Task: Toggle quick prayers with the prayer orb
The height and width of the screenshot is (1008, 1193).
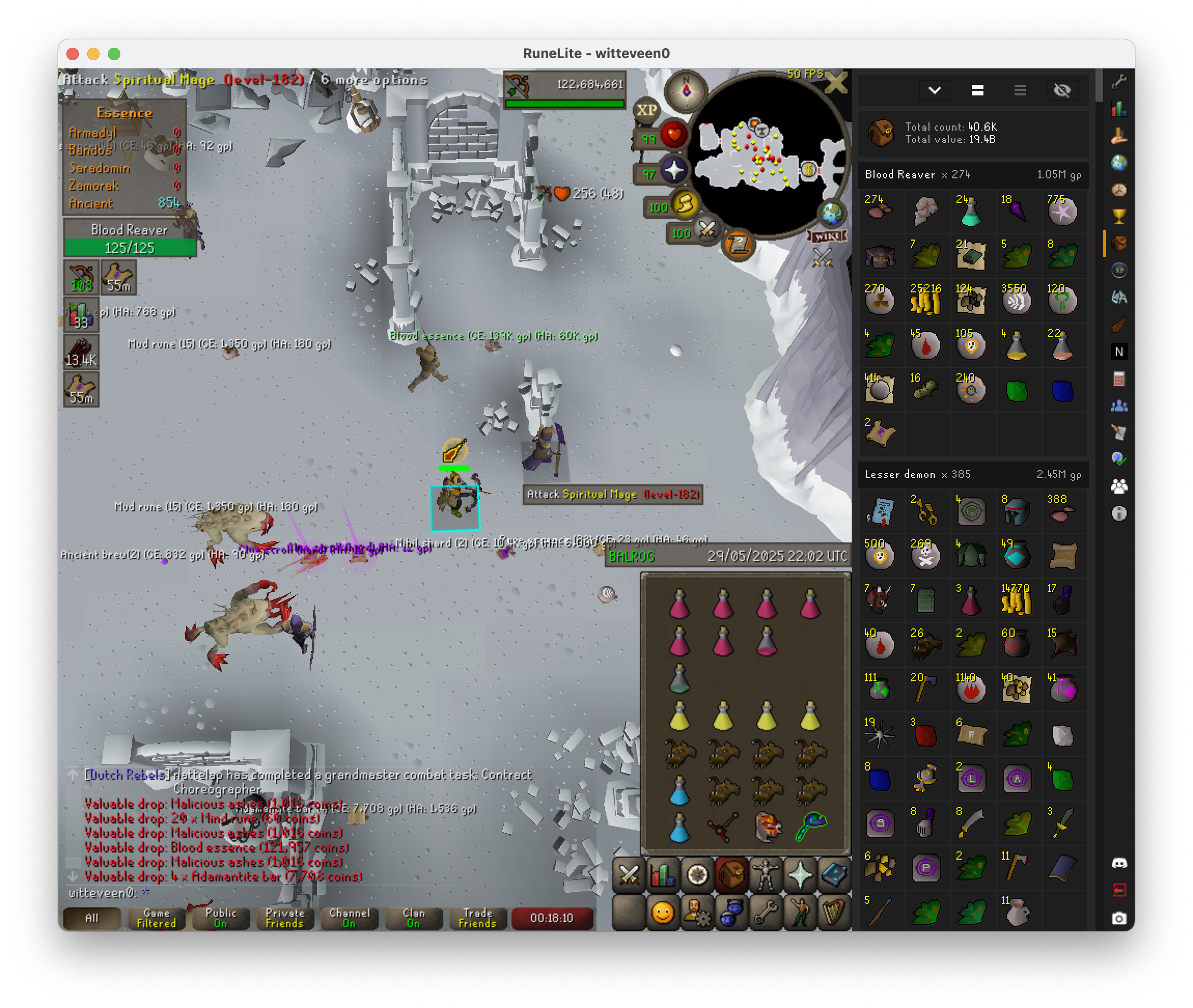Action: 673,170
